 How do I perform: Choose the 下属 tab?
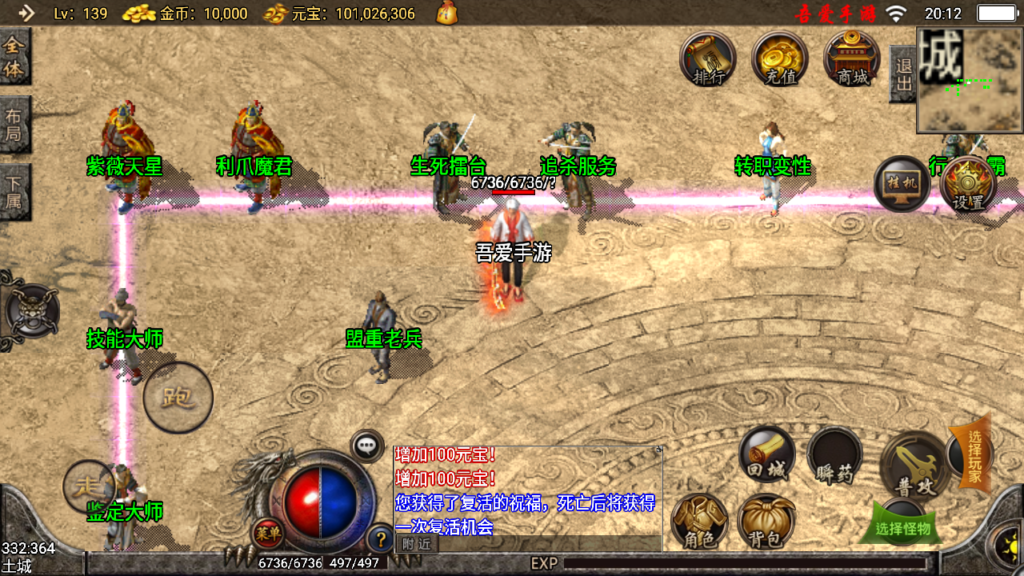pos(14,192)
